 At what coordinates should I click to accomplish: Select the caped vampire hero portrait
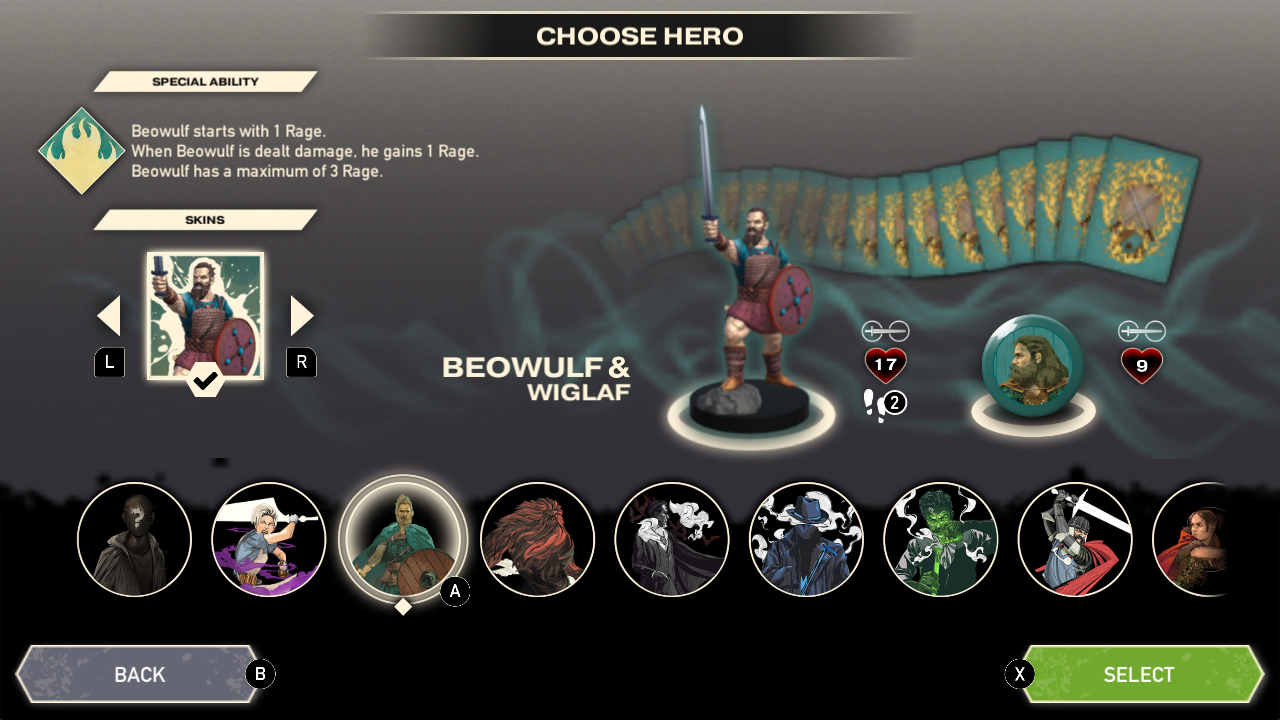coord(672,540)
